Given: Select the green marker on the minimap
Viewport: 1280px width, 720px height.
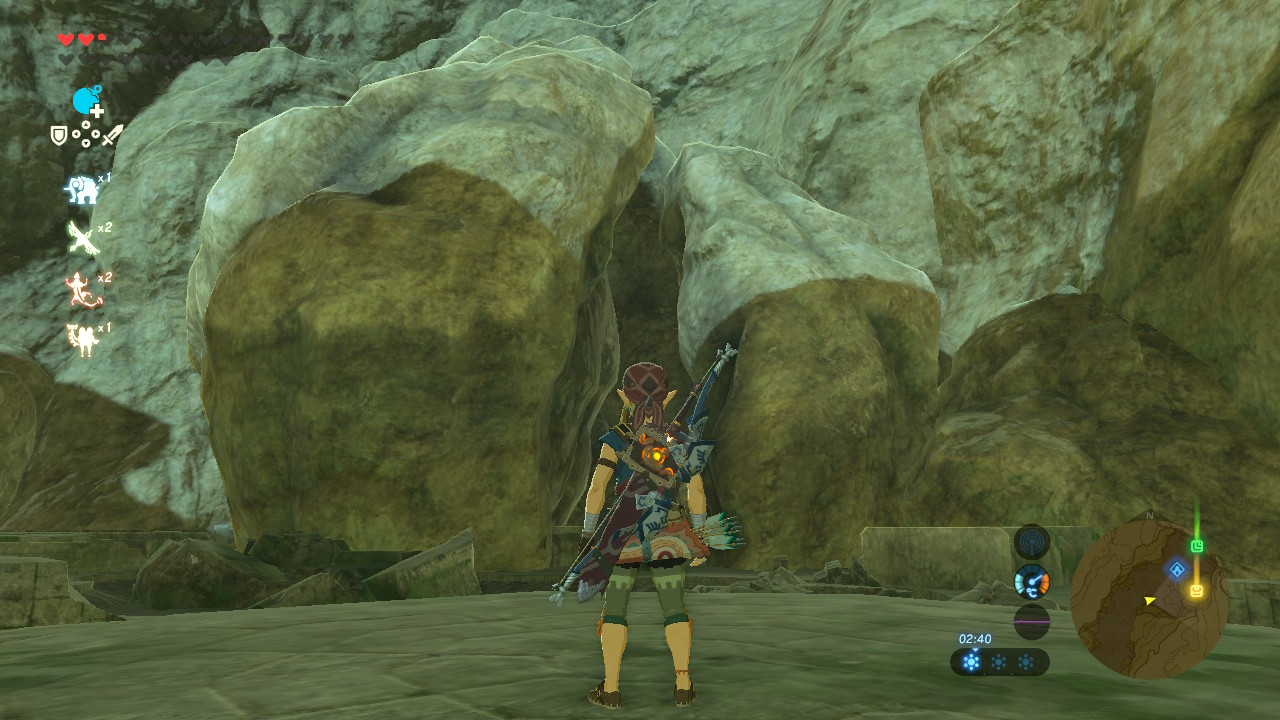Looking at the screenshot, I should click(x=1197, y=546).
